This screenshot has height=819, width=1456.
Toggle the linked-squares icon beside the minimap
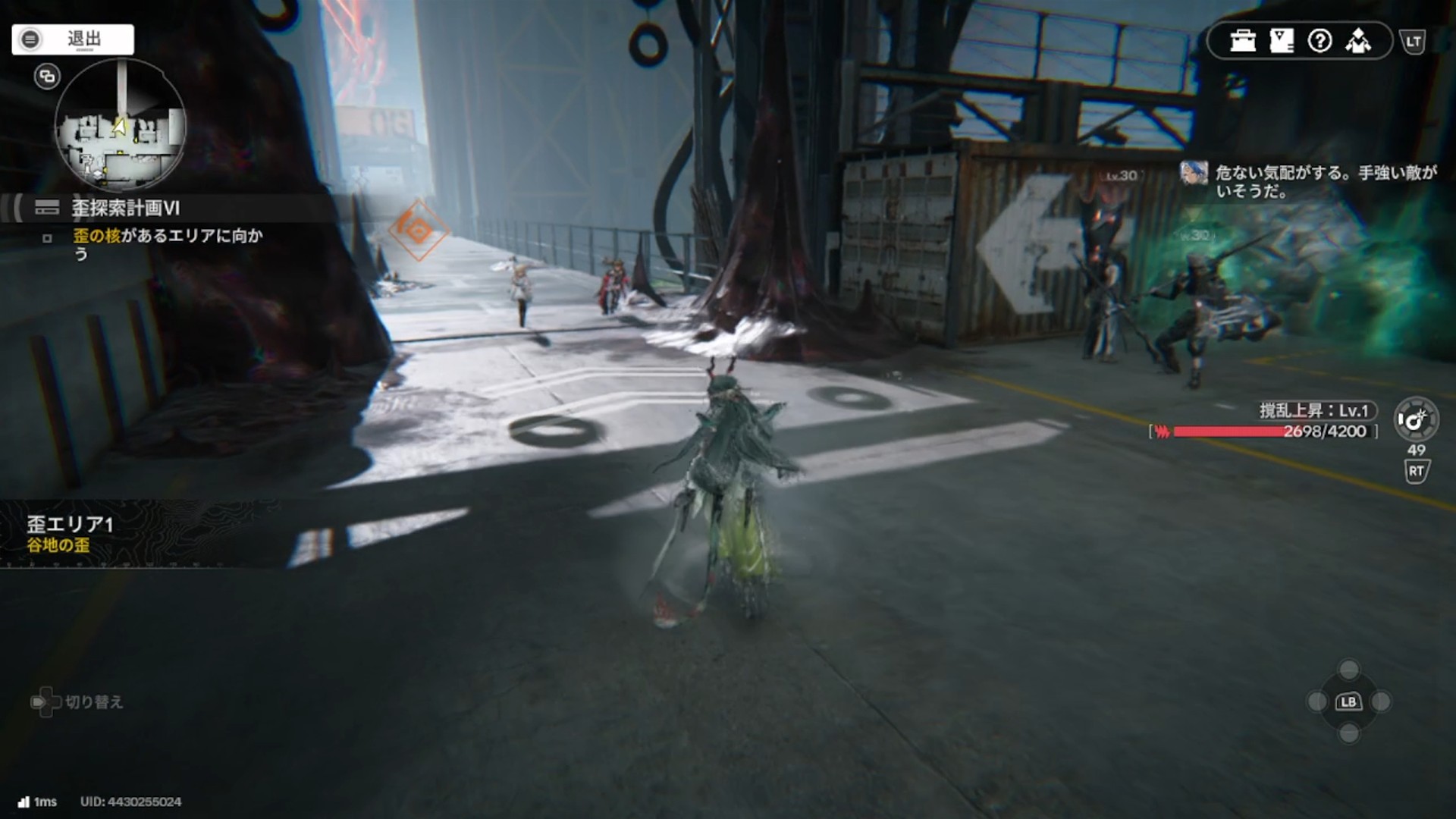(x=47, y=77)
